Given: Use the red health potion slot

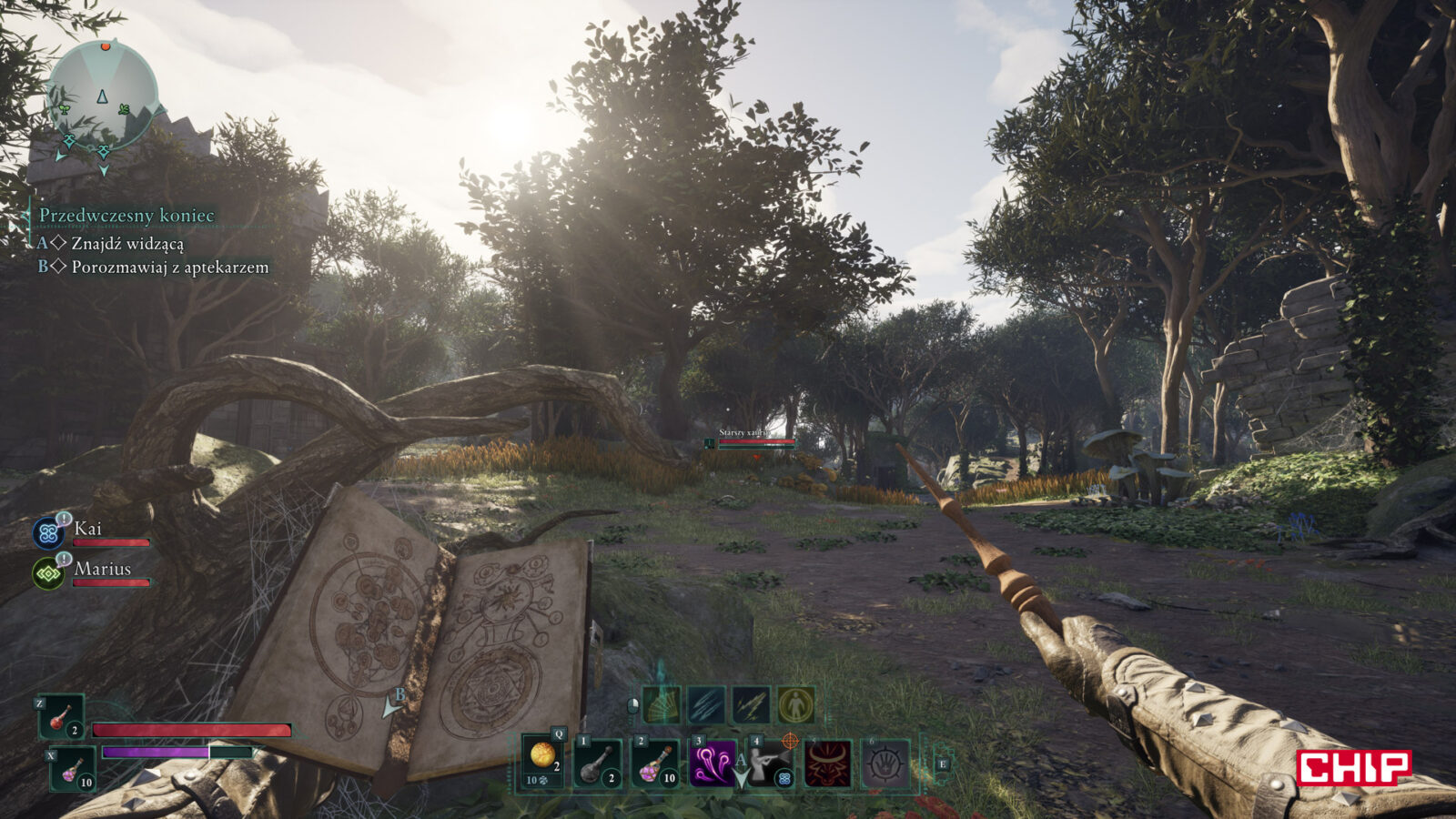Looking at the screenshot, I should (61, 717).
